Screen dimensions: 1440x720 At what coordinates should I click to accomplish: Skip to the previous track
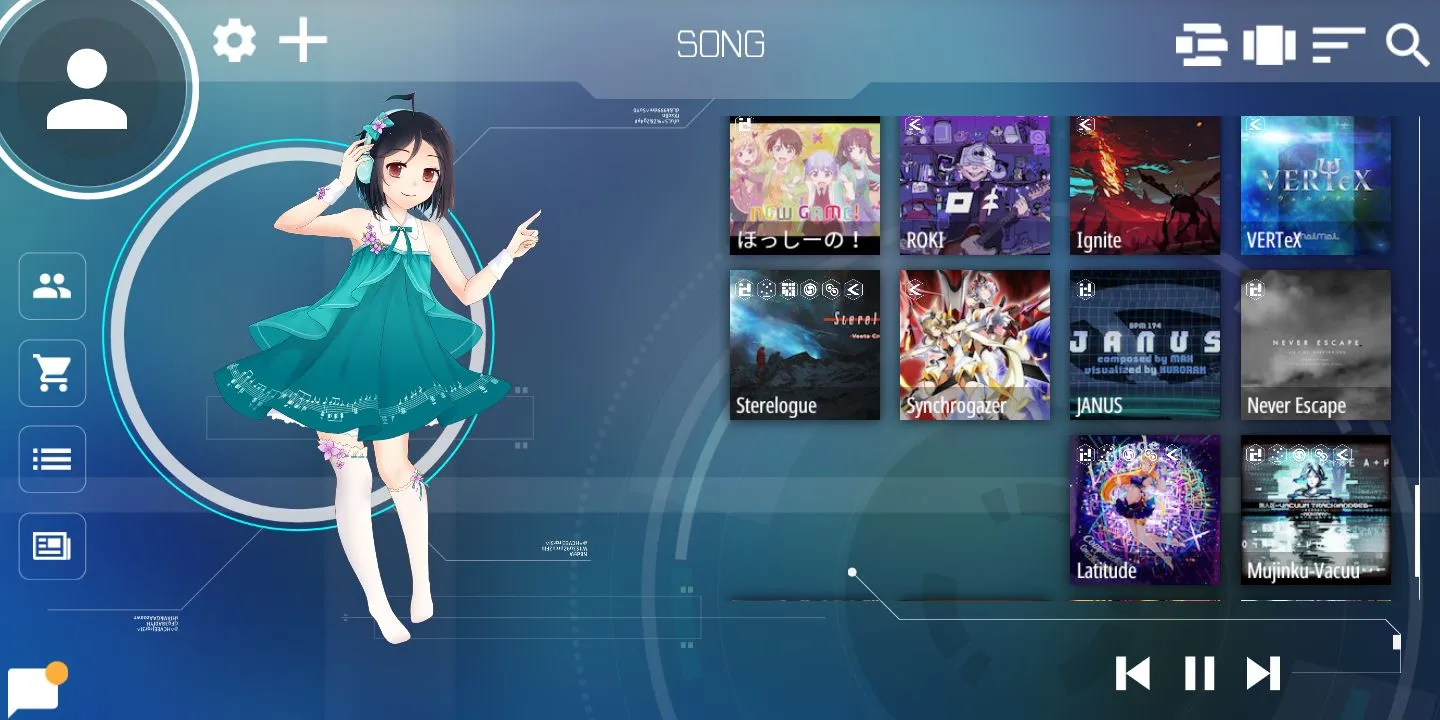(x=1133, y=673)
